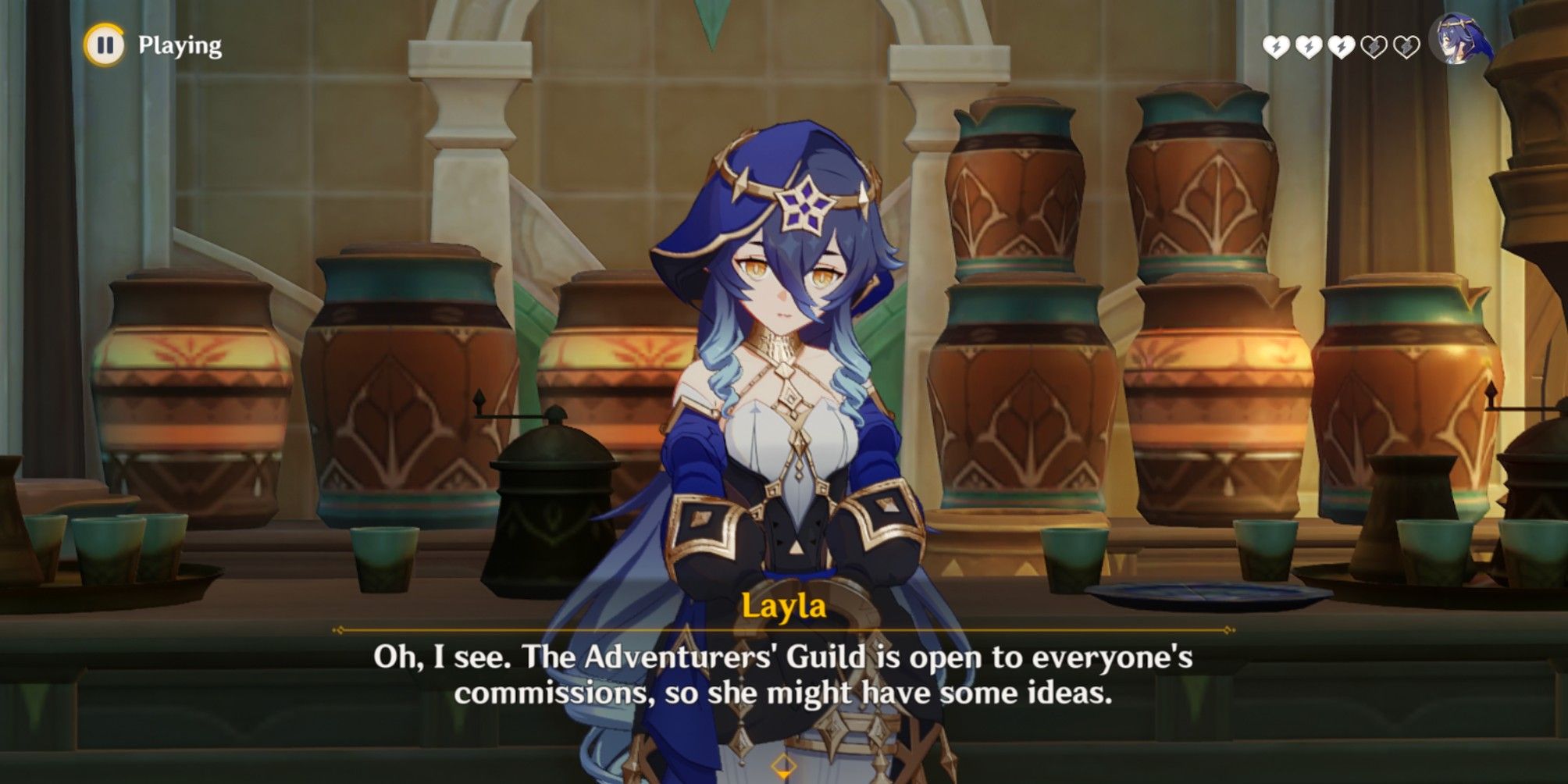
Task: Click the heart meter showing three filled hearts
Action: click(1342, 48)
